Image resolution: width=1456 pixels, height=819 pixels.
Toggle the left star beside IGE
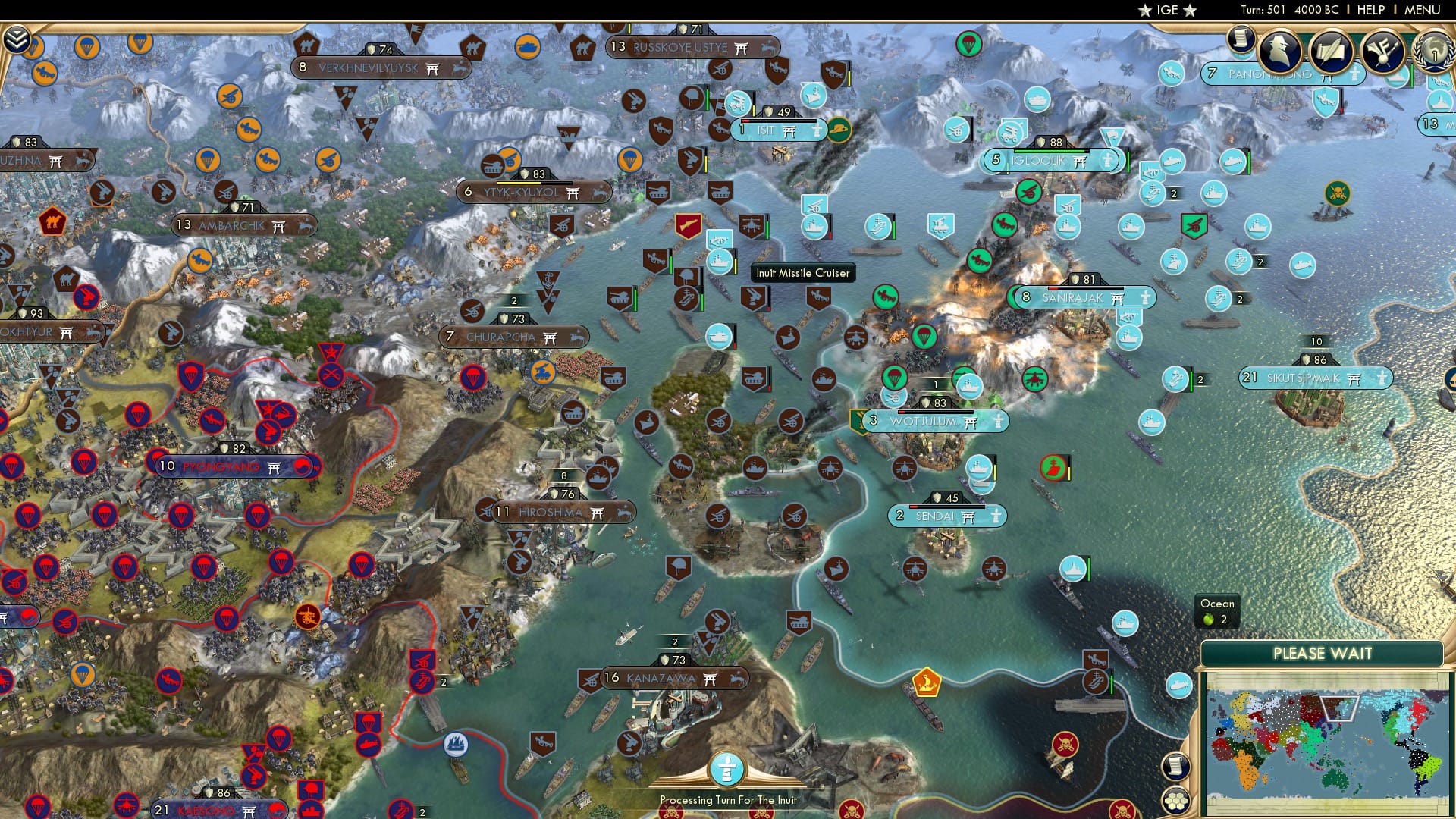(1145, 11)
